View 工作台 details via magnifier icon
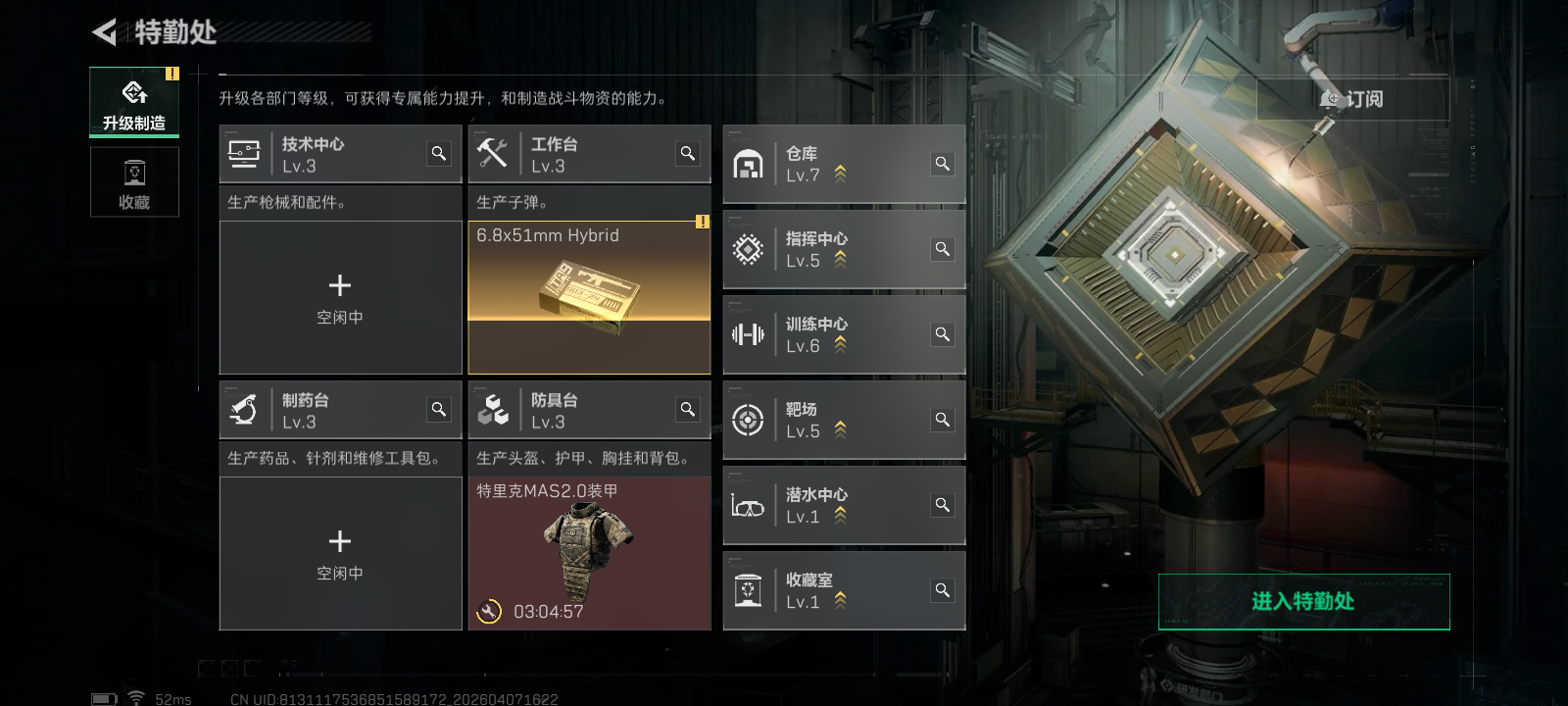 pos(688,153)
